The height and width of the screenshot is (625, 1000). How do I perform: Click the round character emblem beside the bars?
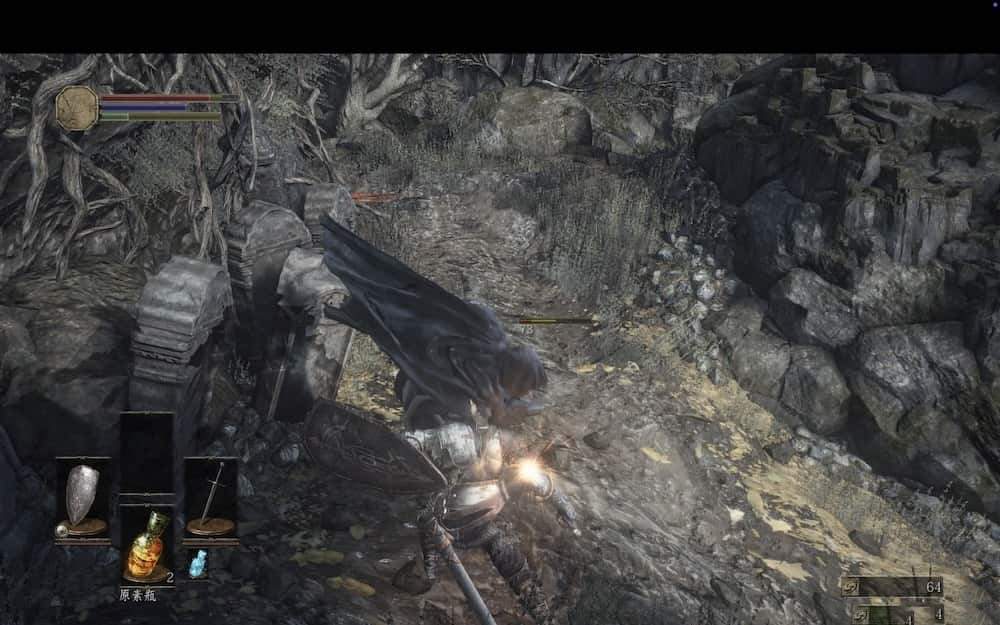pyautogui.click(x=77, y=107)
